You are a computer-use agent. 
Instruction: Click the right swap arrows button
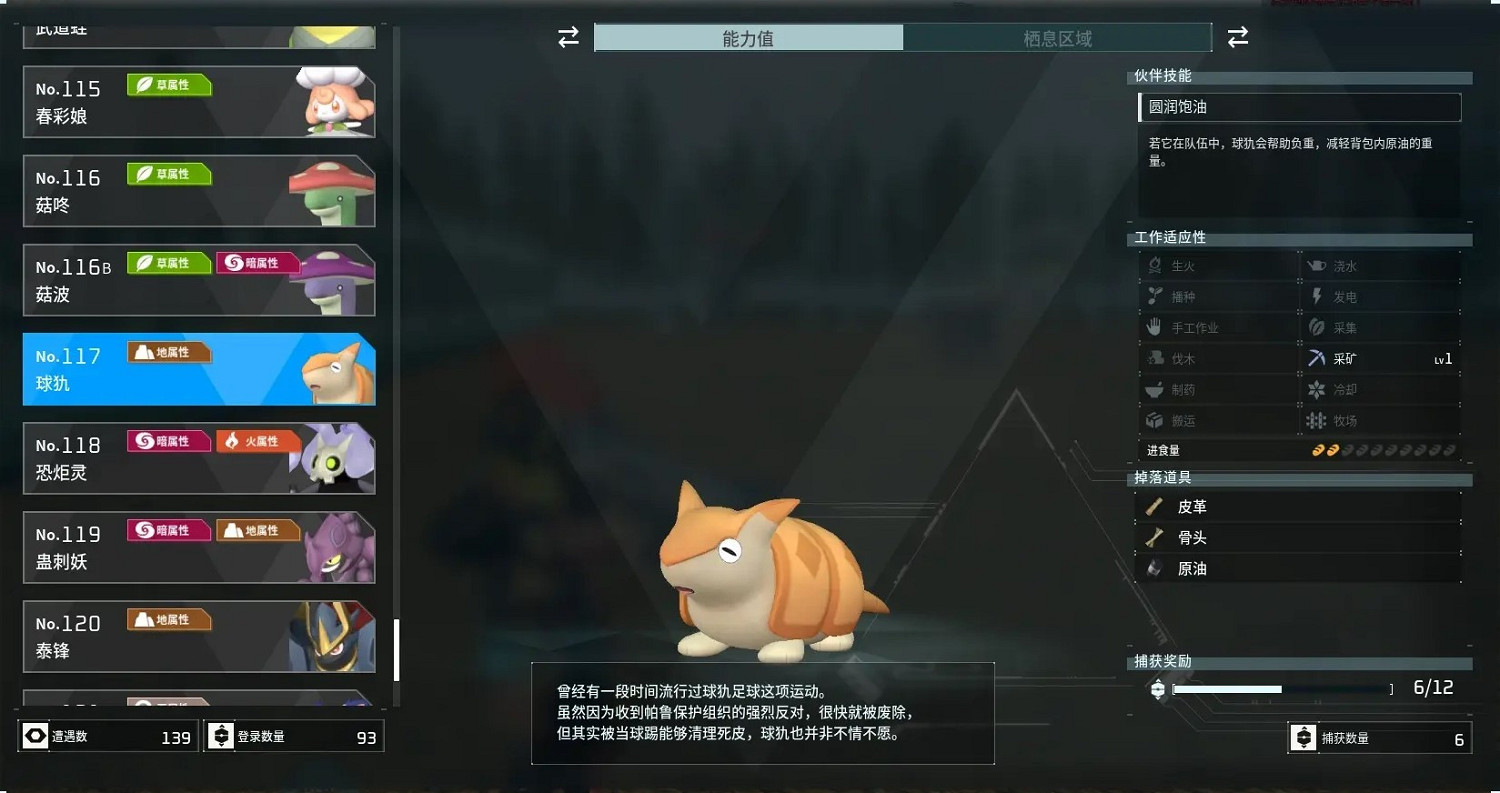coord(1238,37)
